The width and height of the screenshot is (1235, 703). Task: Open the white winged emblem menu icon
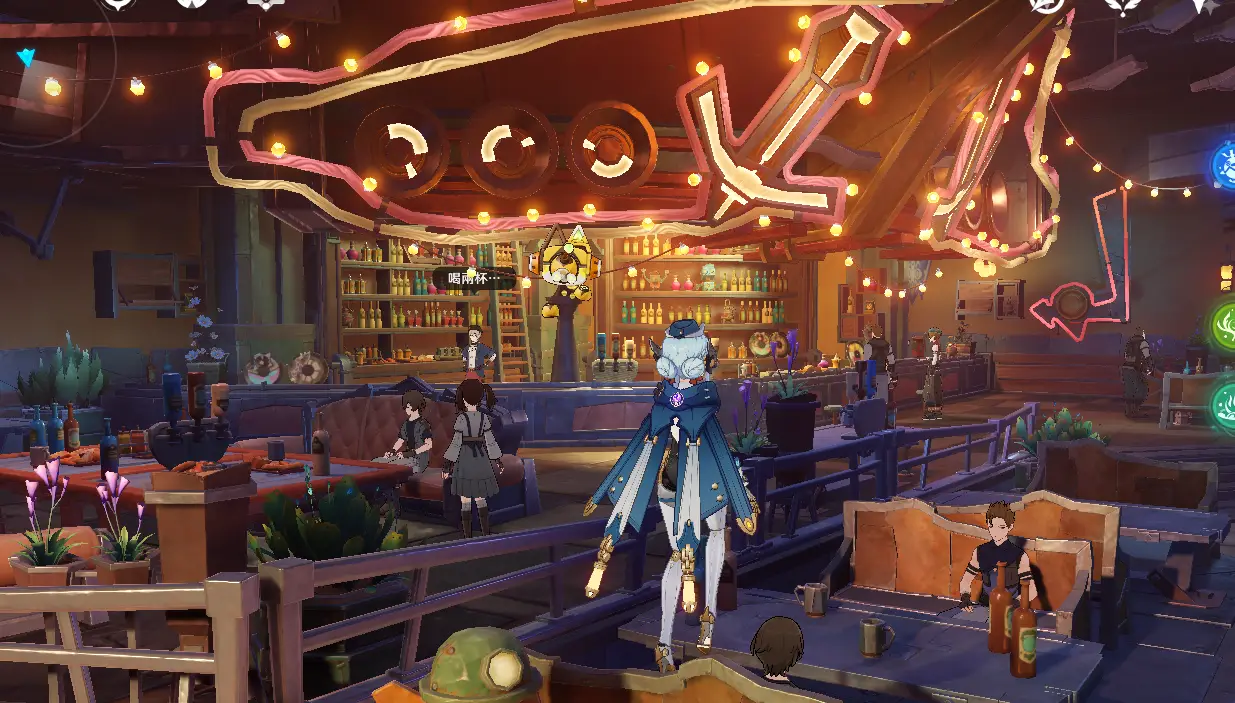pos(1122,5)
